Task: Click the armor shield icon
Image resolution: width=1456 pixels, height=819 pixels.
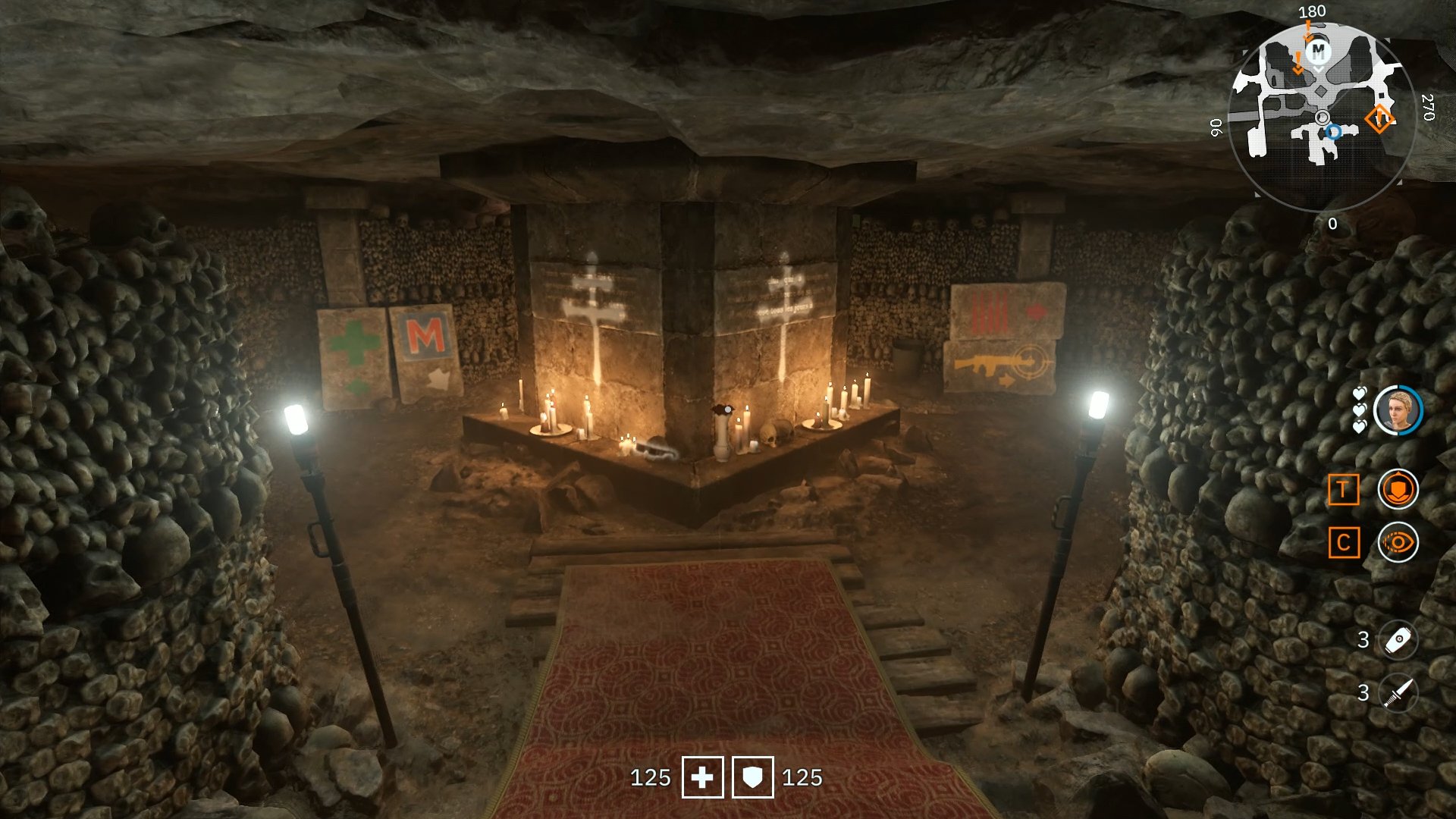Action: [x=752, y=777]
